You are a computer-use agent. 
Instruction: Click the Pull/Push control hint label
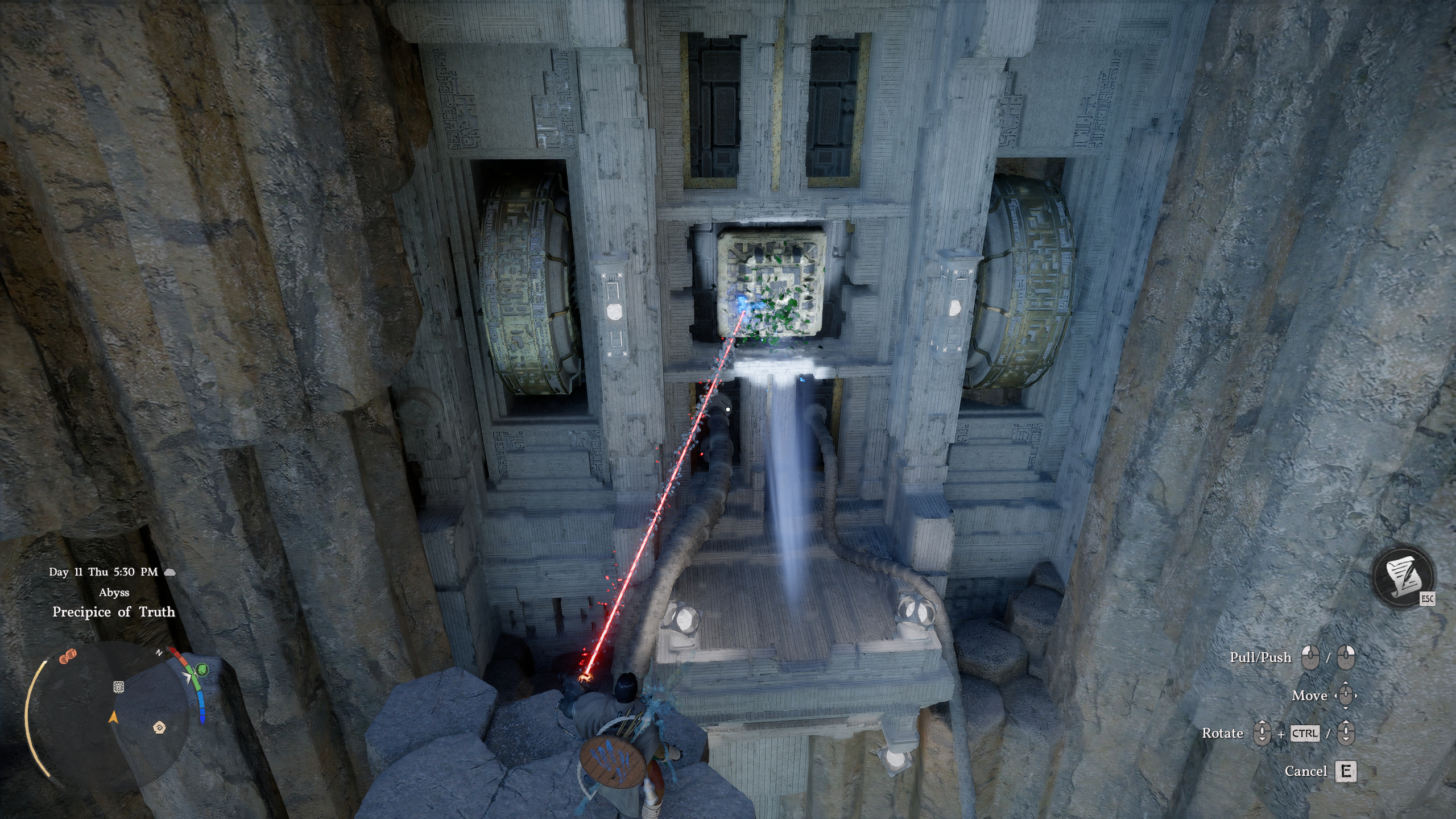(x=1261, y=657)
